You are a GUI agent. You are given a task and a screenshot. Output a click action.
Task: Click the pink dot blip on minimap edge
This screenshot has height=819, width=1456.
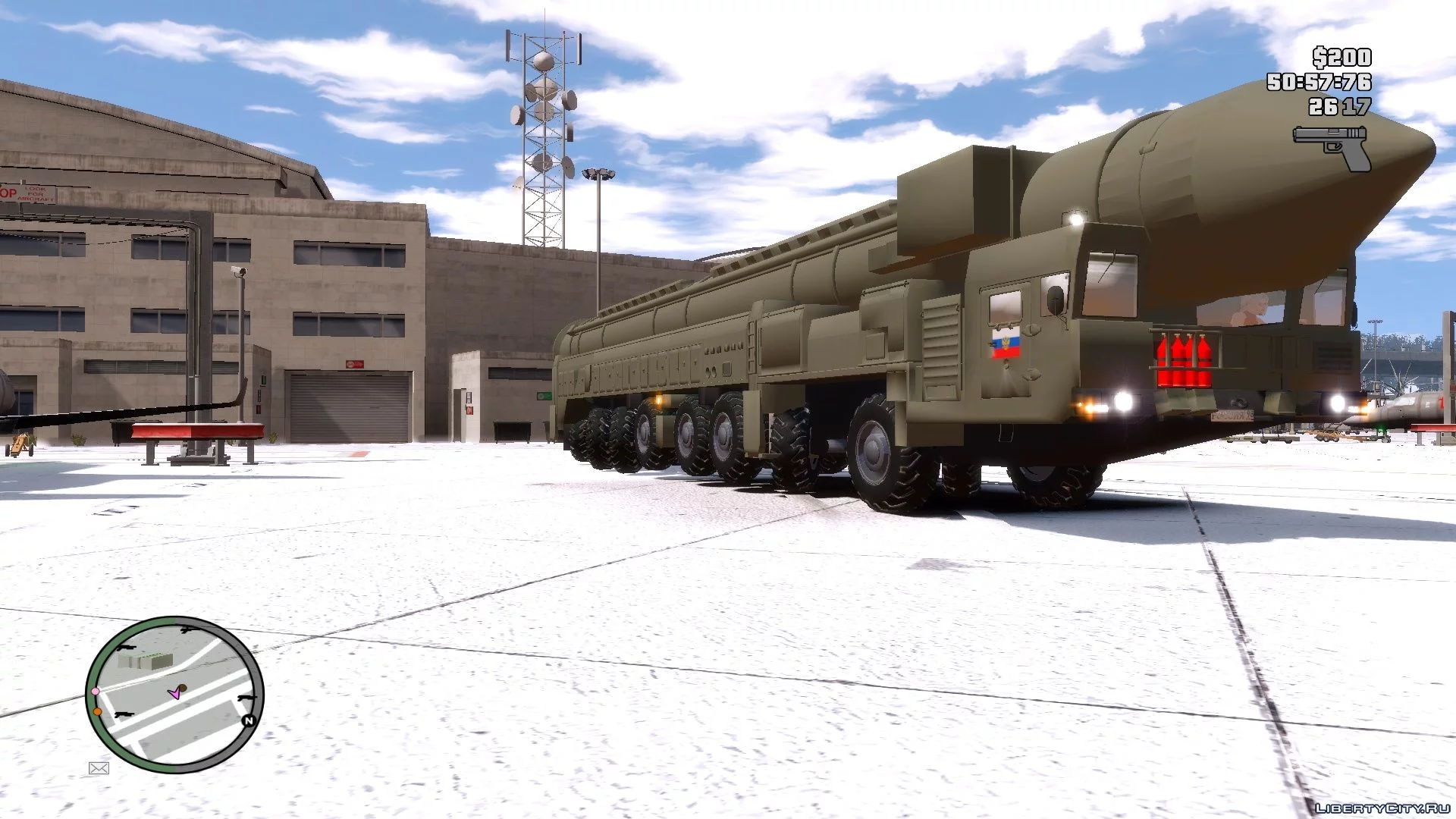(96, 692)
